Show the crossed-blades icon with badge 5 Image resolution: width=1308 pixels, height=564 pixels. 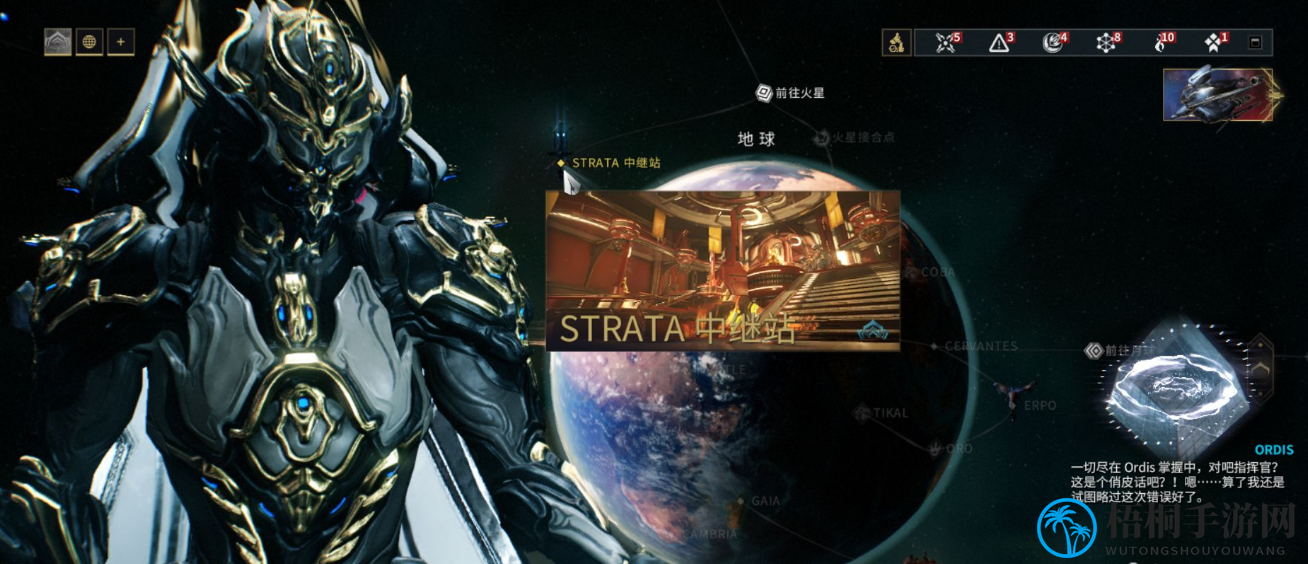tap(947, 42)
